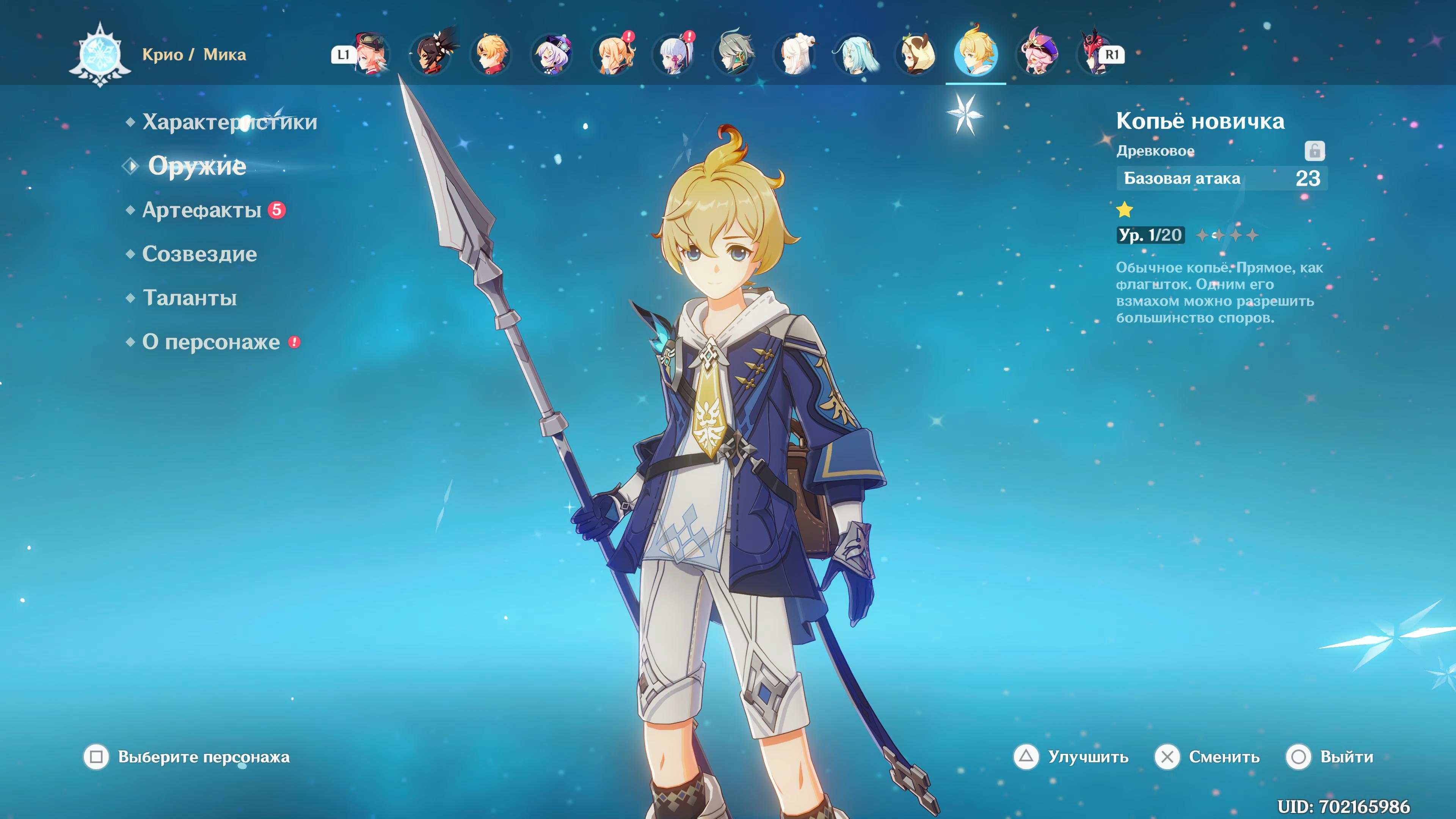Pick the blonde ponytail character with alert badge
This screenshot has width=1456, height=819.
coord(614,54)
